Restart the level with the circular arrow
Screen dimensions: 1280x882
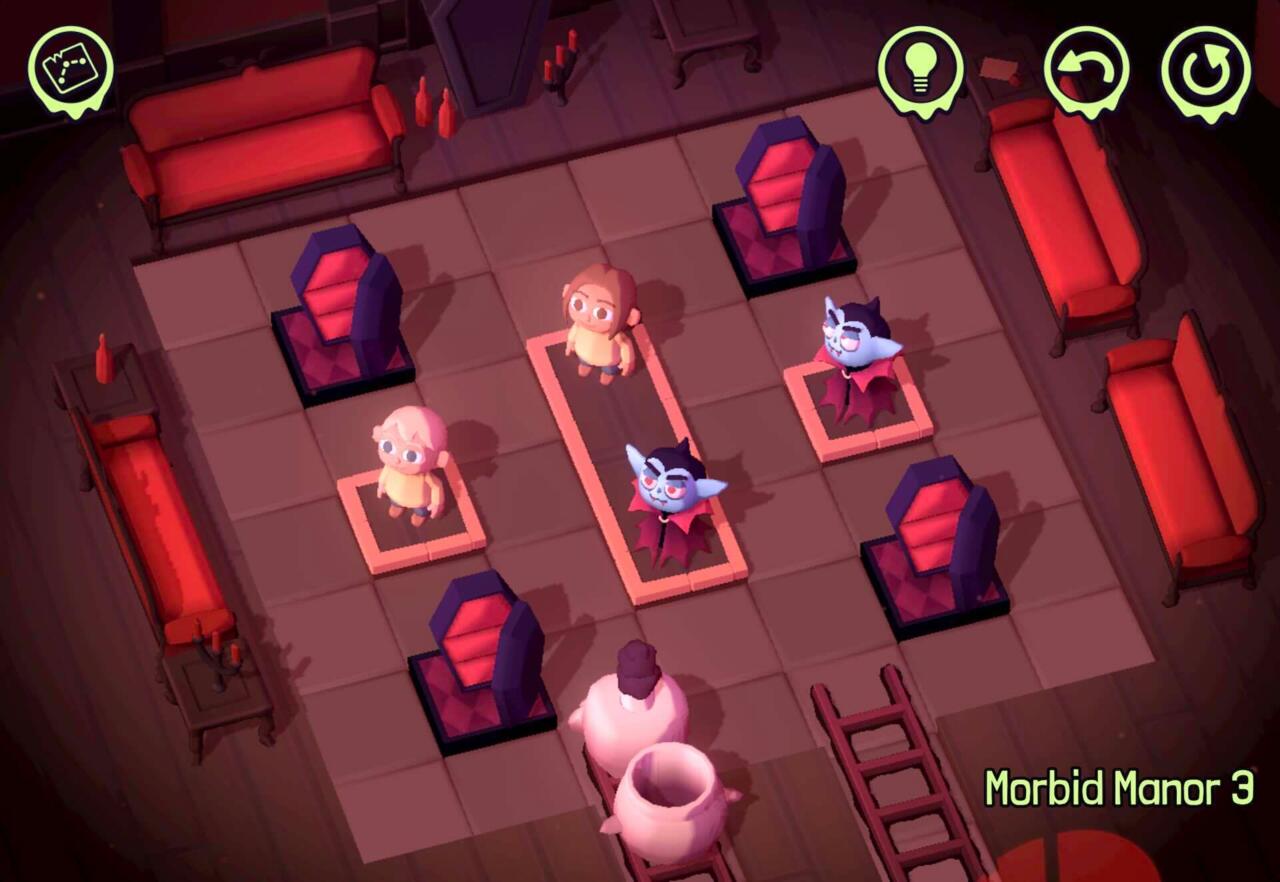[1205, 70]
